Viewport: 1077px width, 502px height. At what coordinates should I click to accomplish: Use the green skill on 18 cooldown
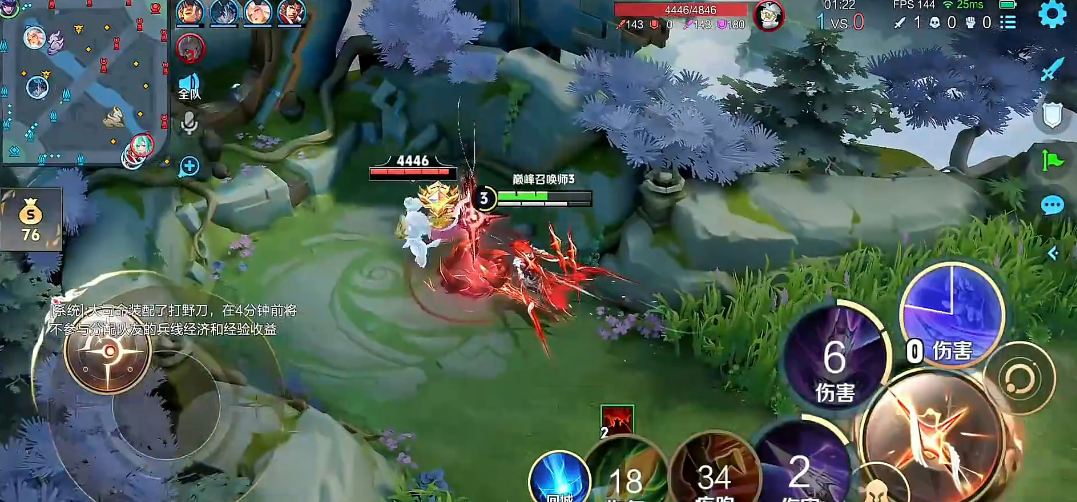click(626, 475)
